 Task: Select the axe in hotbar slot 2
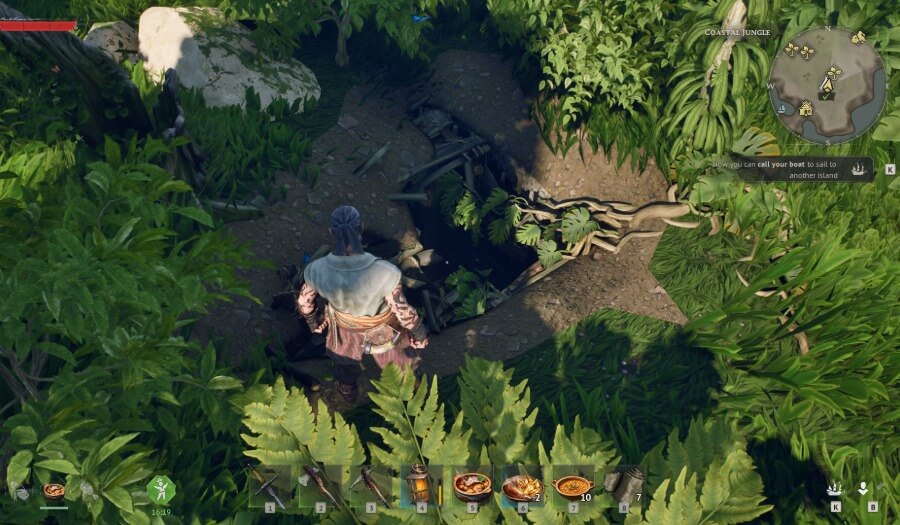point(318,486)
